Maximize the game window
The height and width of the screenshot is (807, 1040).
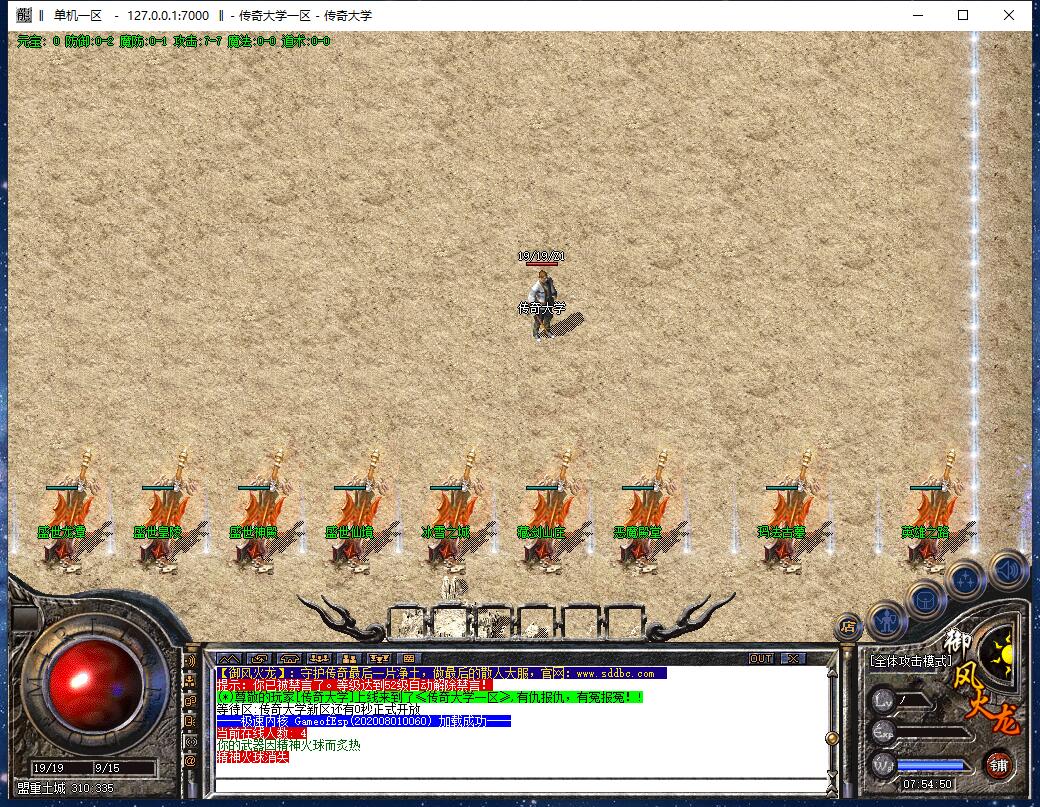(963, 15)
